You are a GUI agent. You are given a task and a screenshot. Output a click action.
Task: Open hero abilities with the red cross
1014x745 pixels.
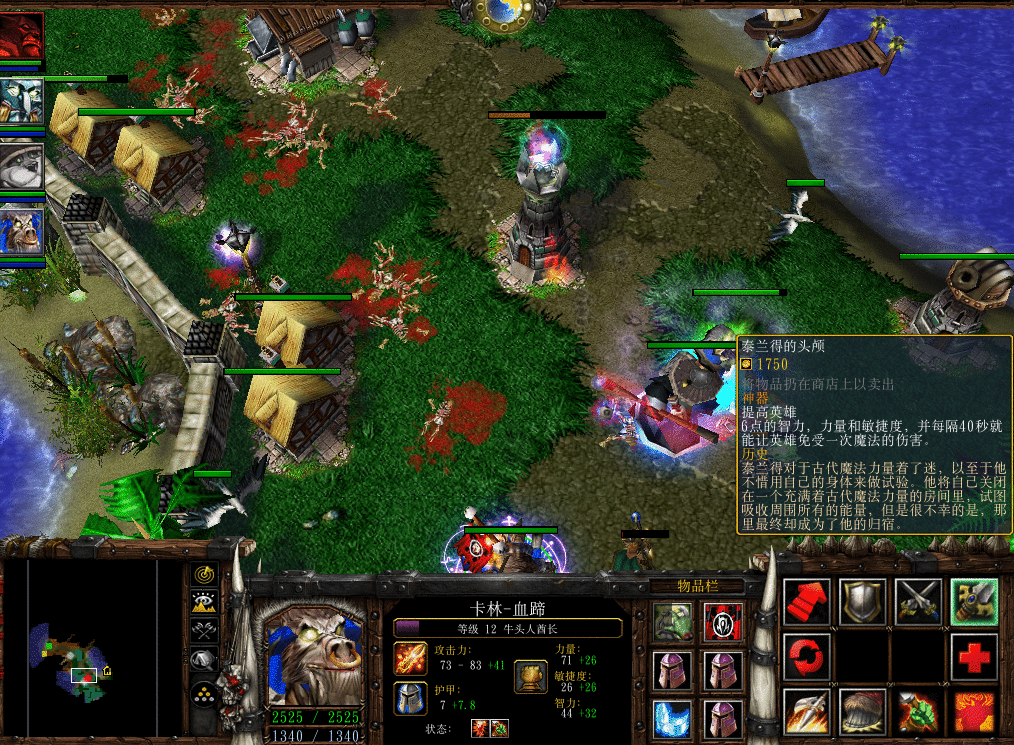974,657
